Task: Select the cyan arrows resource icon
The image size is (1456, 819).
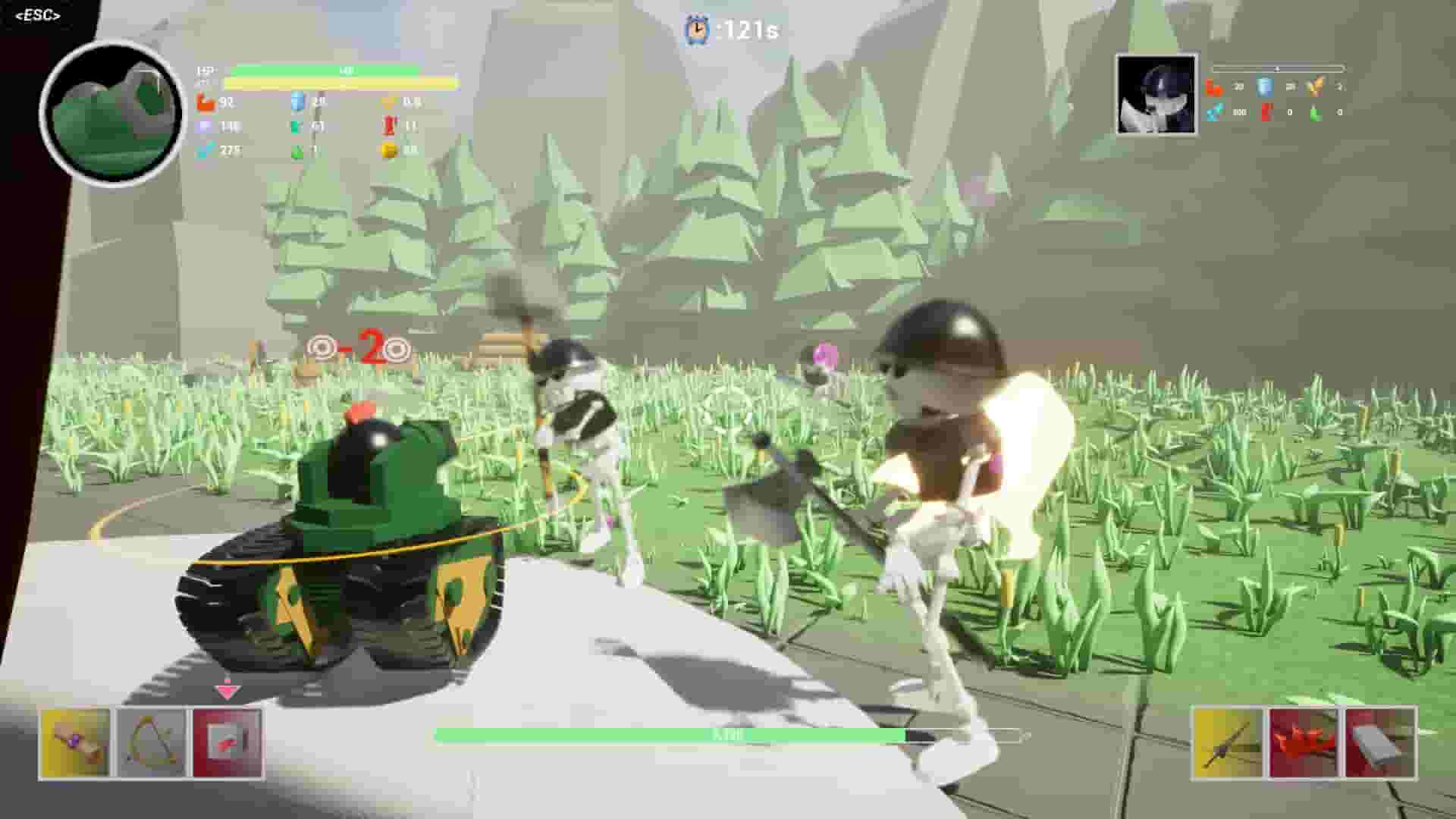Action: pos(203,151)
